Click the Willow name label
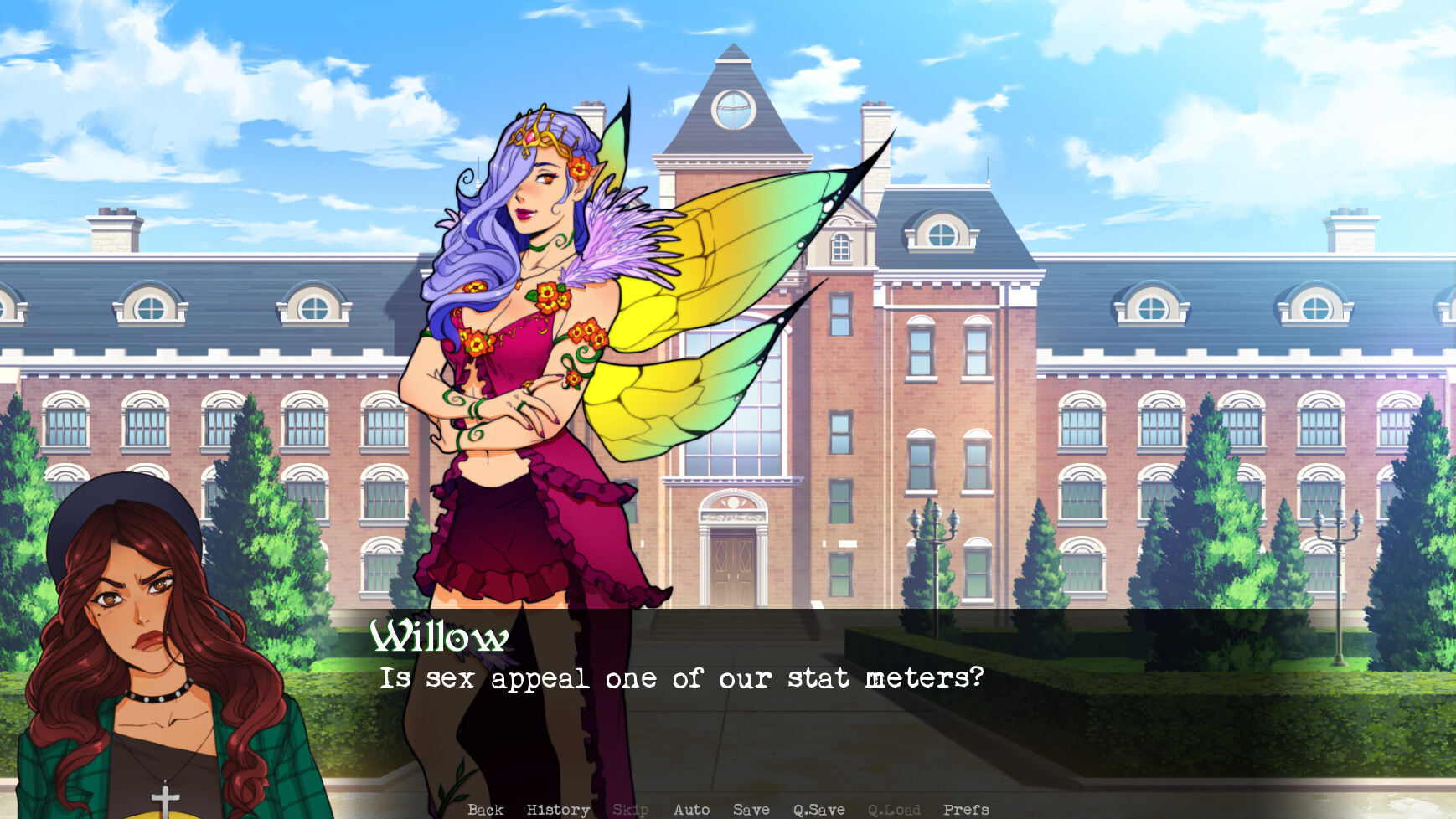The image size is (1456, 819). click(x=439, y=639)
